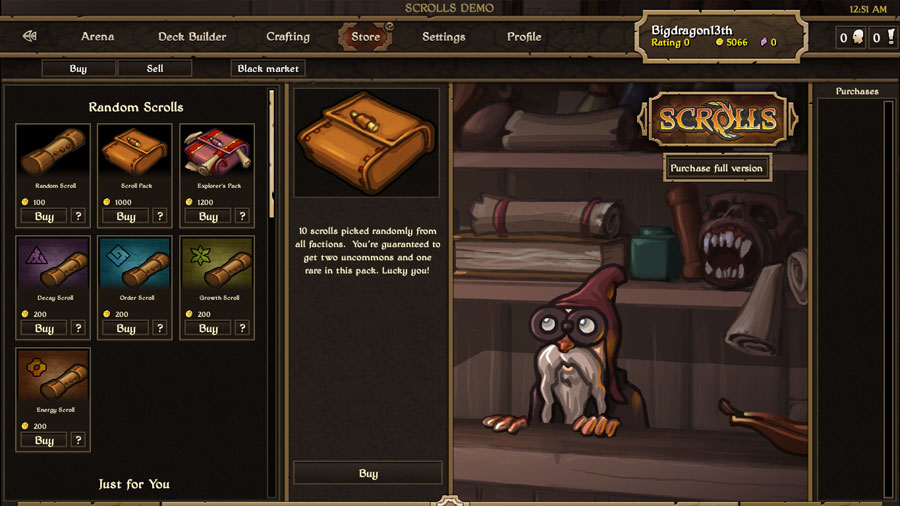900x506 pixels.
Task: Confirm purchase with the large Buy button
Action: coord(368,473)
